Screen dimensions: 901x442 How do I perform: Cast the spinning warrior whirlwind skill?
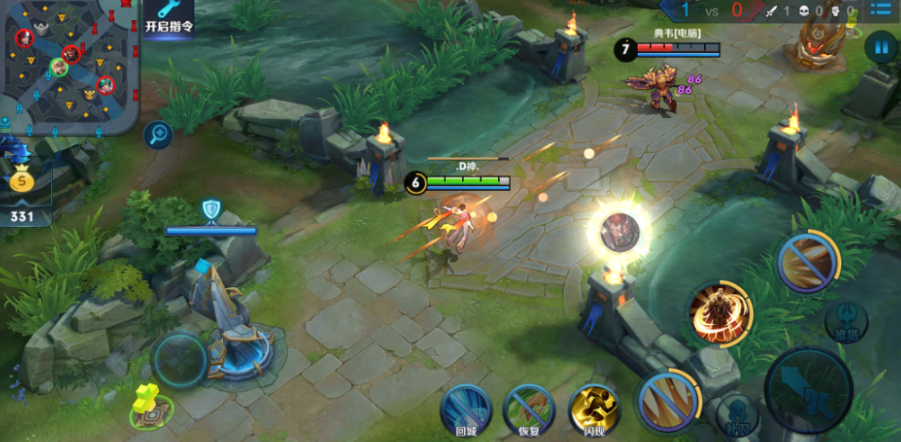[720, 313]
